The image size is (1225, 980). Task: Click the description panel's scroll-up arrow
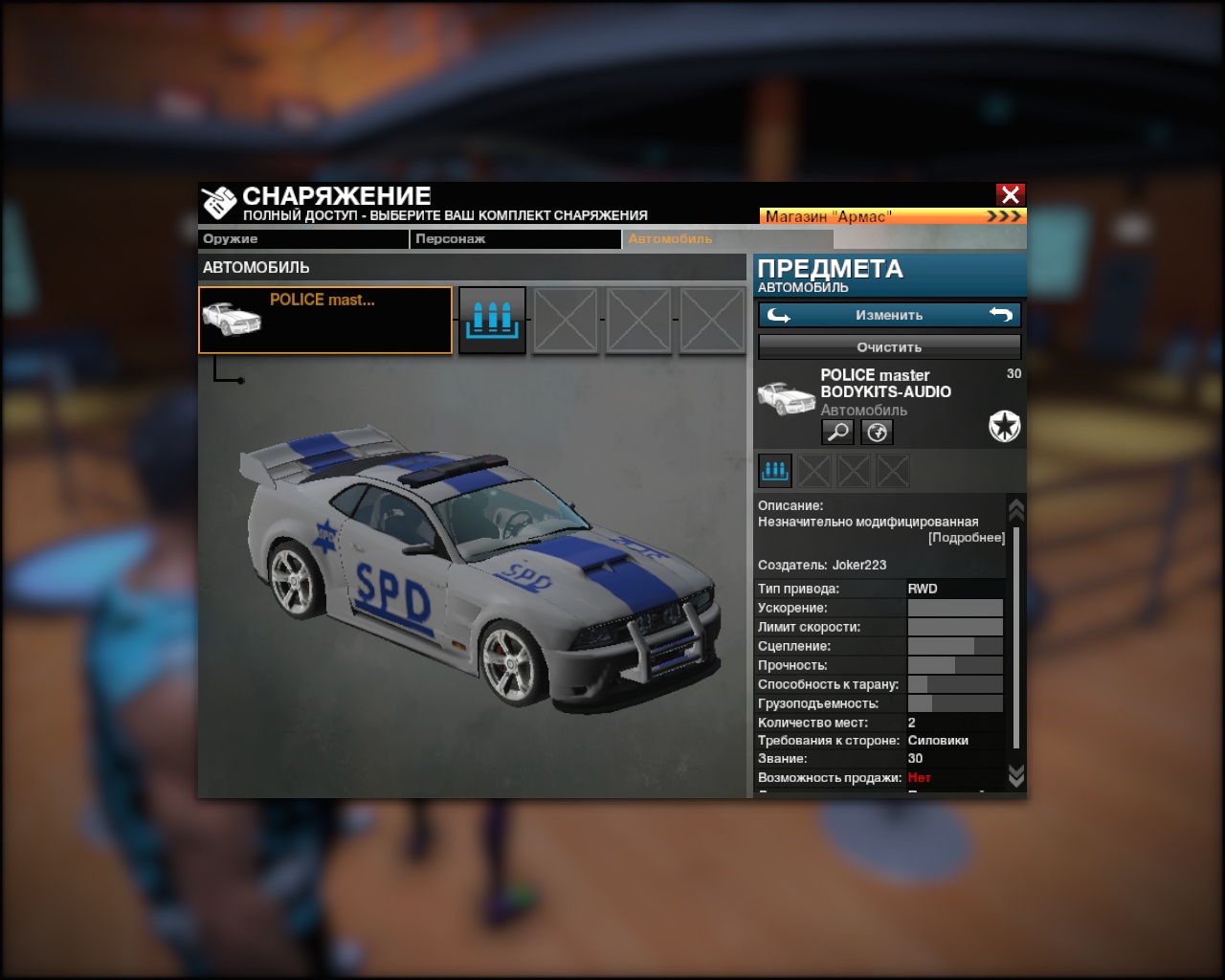click(1016, 510)
